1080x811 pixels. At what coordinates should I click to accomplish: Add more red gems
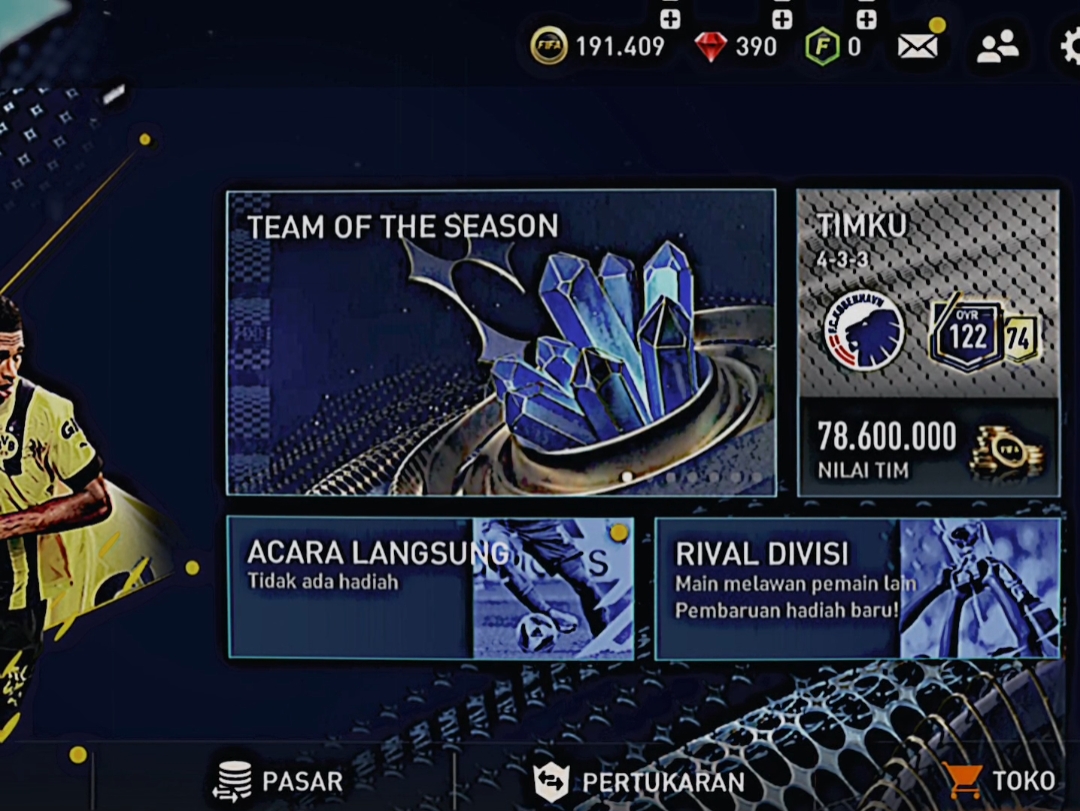tap(782, 19)
